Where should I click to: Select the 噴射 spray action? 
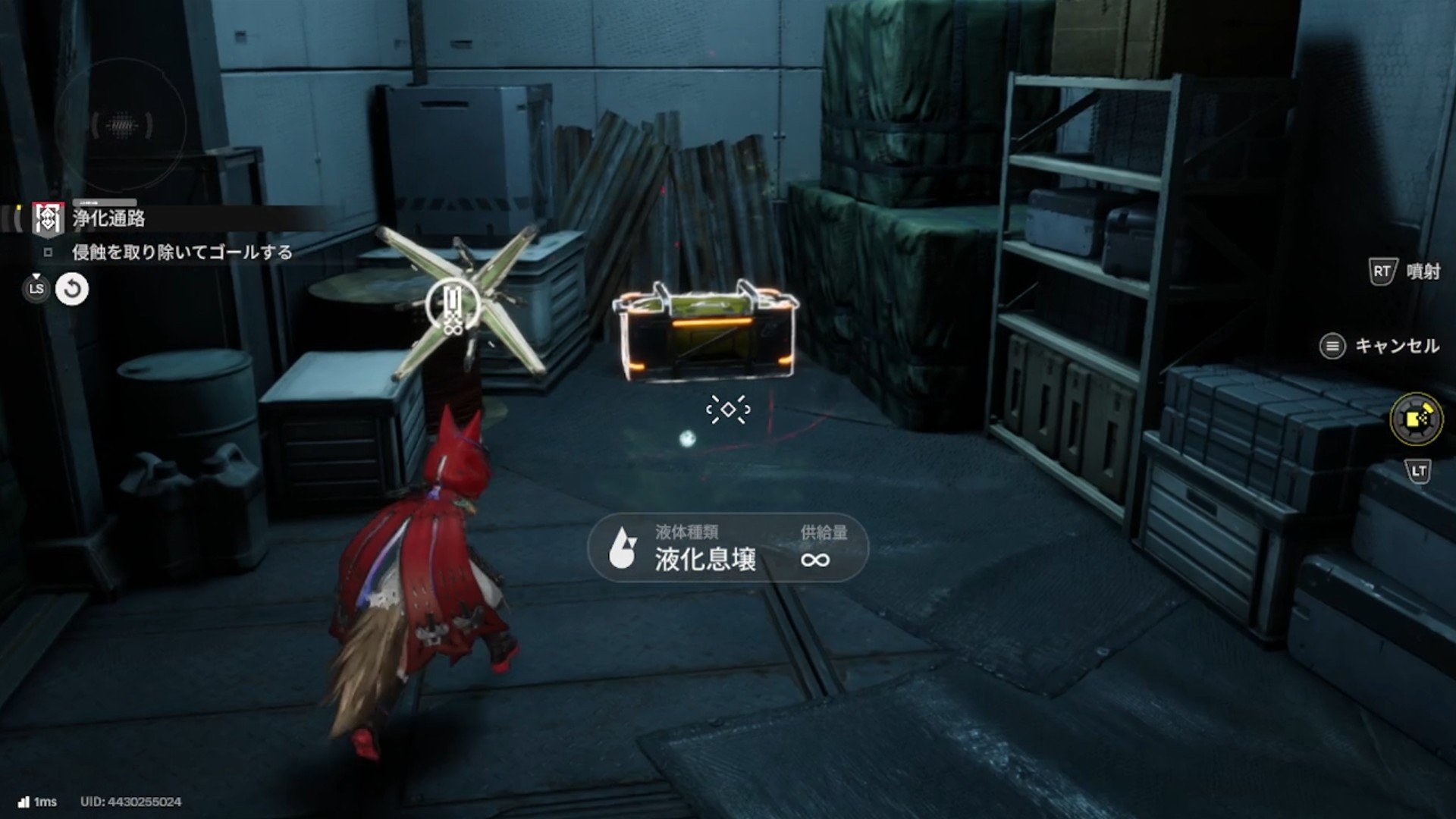1405,271
